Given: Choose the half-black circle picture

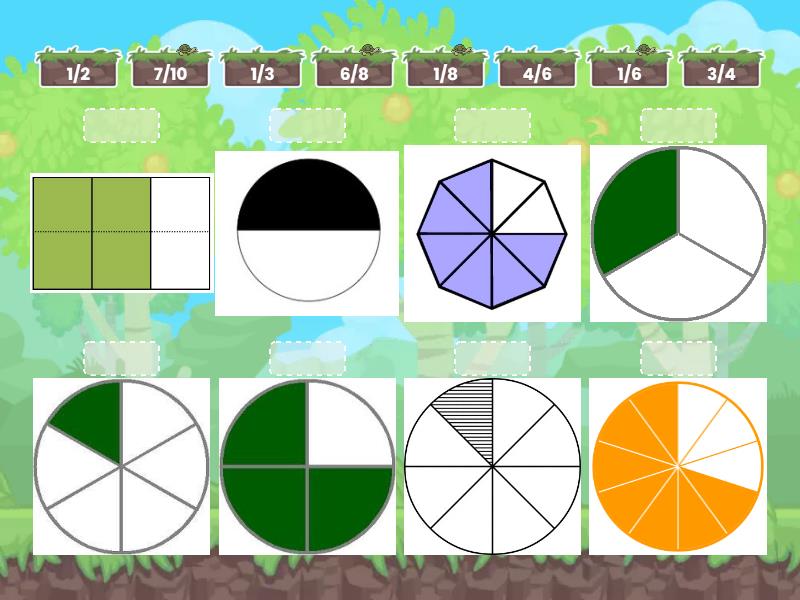Looking at the screenshot, I should tap(308, 232).
